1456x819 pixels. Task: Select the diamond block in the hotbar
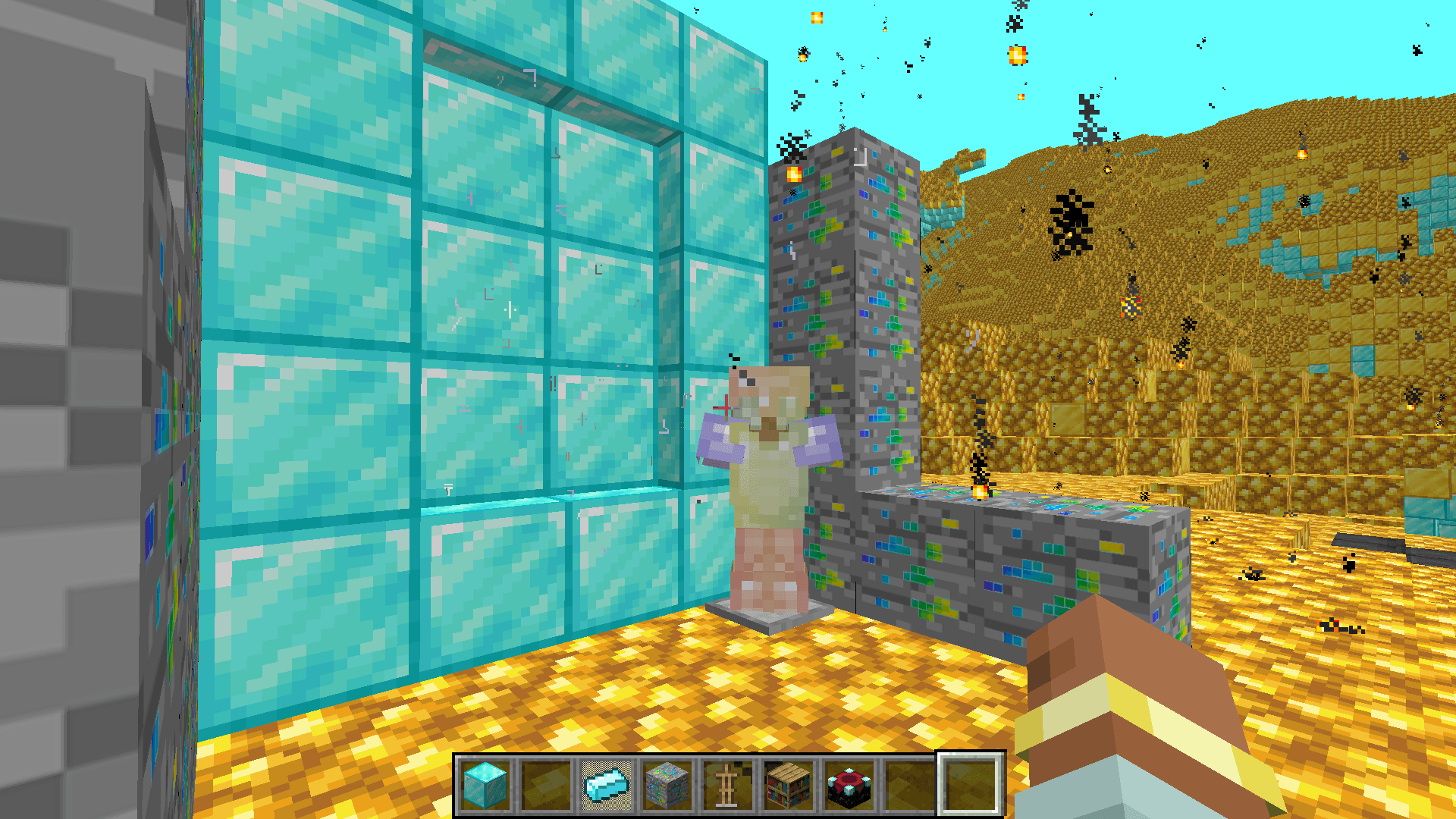484,786
